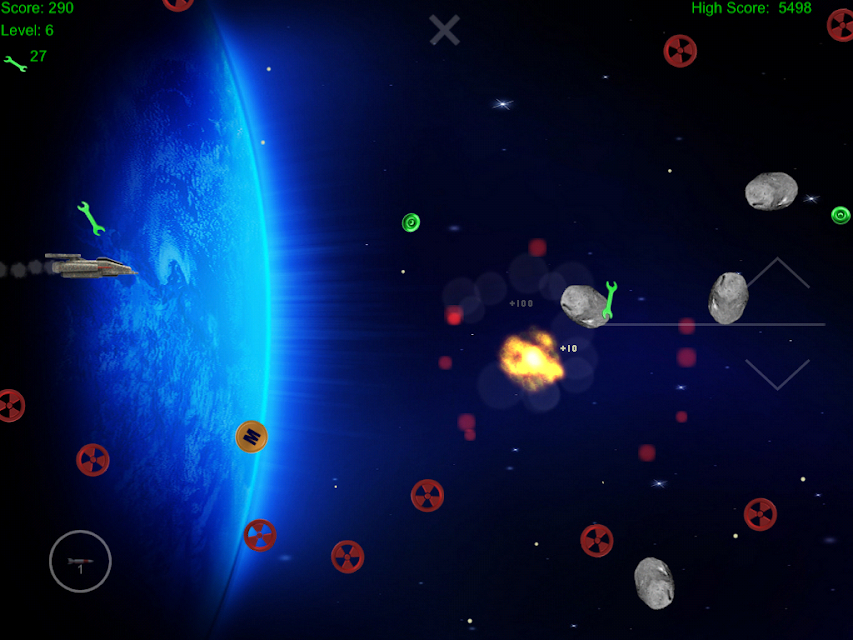Close the game with the X button
The image size is (853, 640).
coord(445,30)
